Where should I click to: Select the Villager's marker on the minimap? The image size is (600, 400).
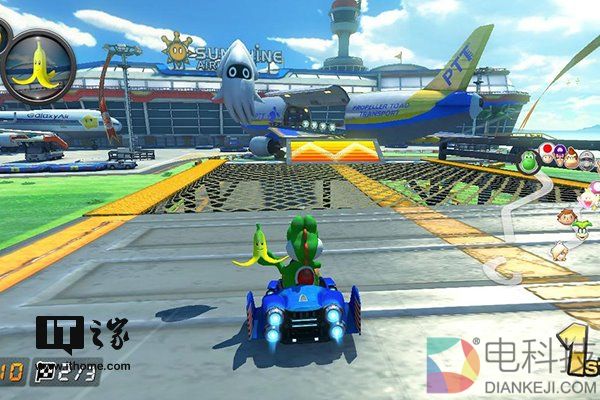tap(567, 215)
